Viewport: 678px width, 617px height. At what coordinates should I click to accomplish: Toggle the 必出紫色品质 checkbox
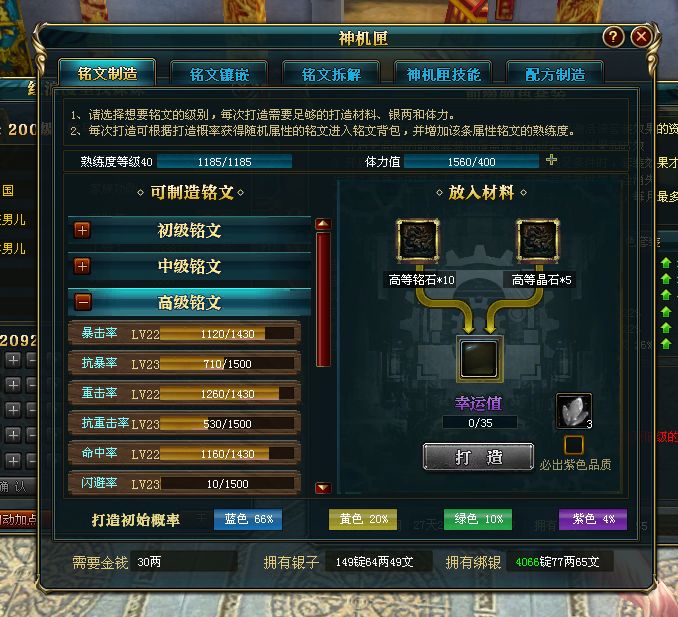tap(573, 443)
